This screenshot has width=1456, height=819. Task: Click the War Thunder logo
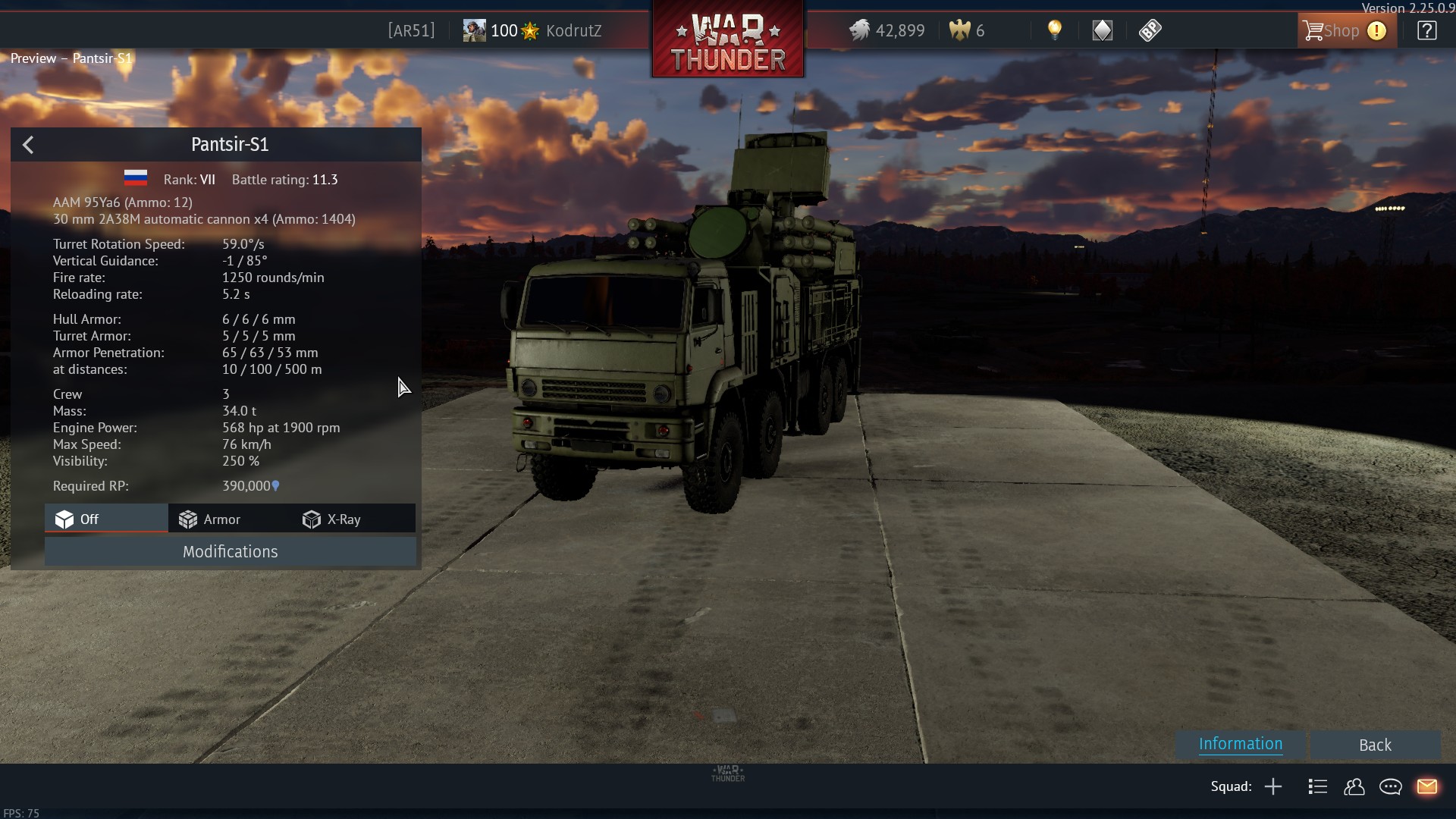tap(728, 39)
